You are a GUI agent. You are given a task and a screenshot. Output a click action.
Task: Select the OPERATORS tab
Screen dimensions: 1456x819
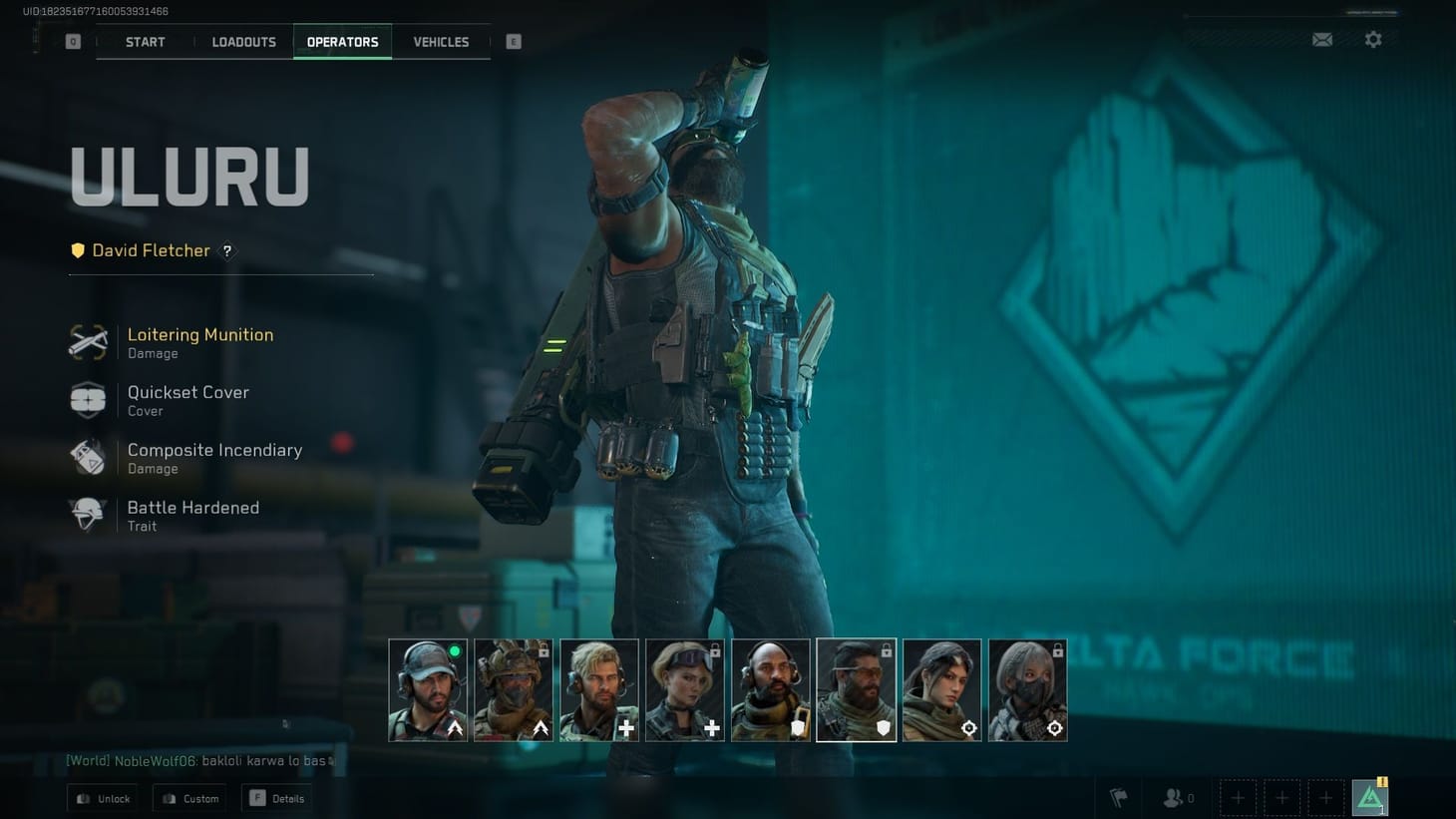pos(342,42)
